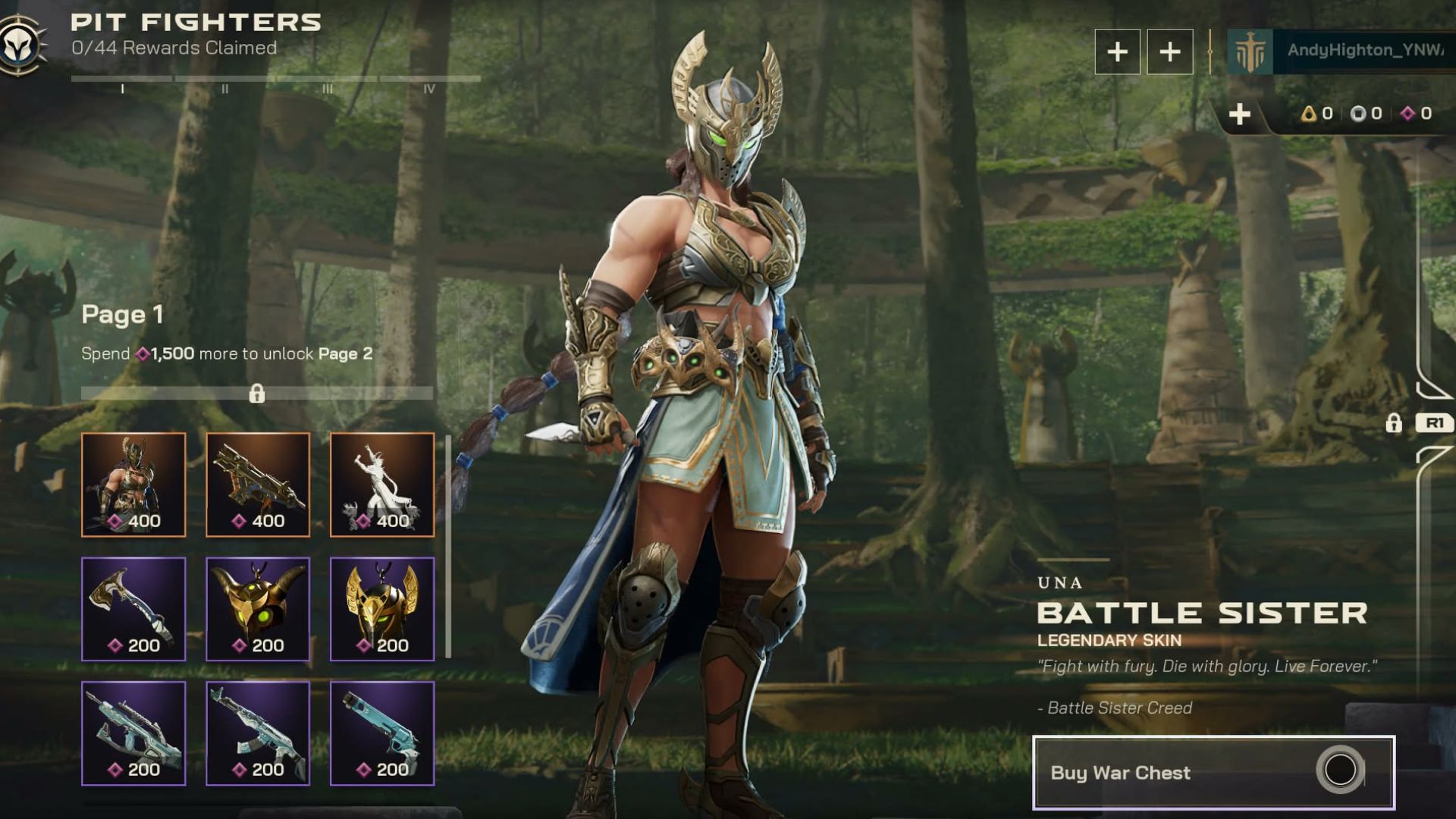Open the AndyHighton_YNW player profile

tap(1342, 51)
